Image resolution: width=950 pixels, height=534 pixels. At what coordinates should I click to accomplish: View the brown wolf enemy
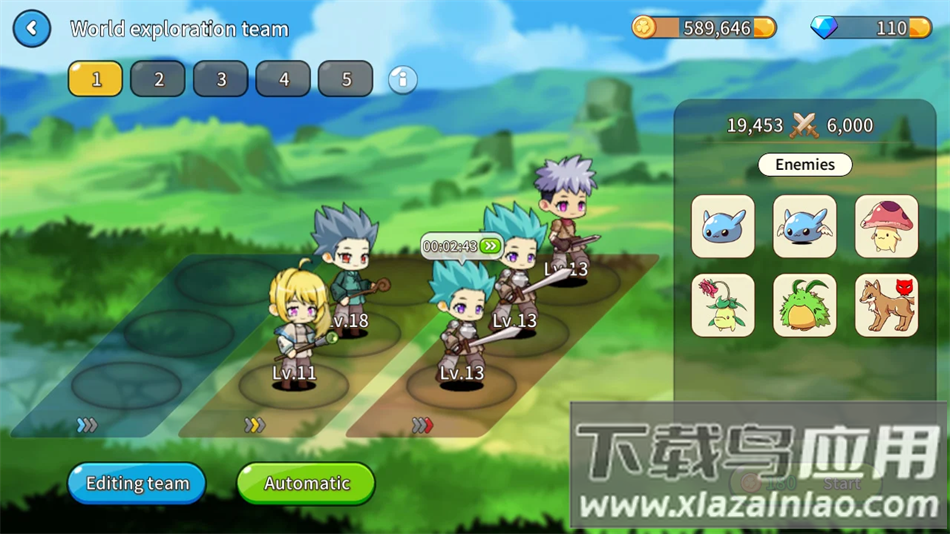(887, 305)
